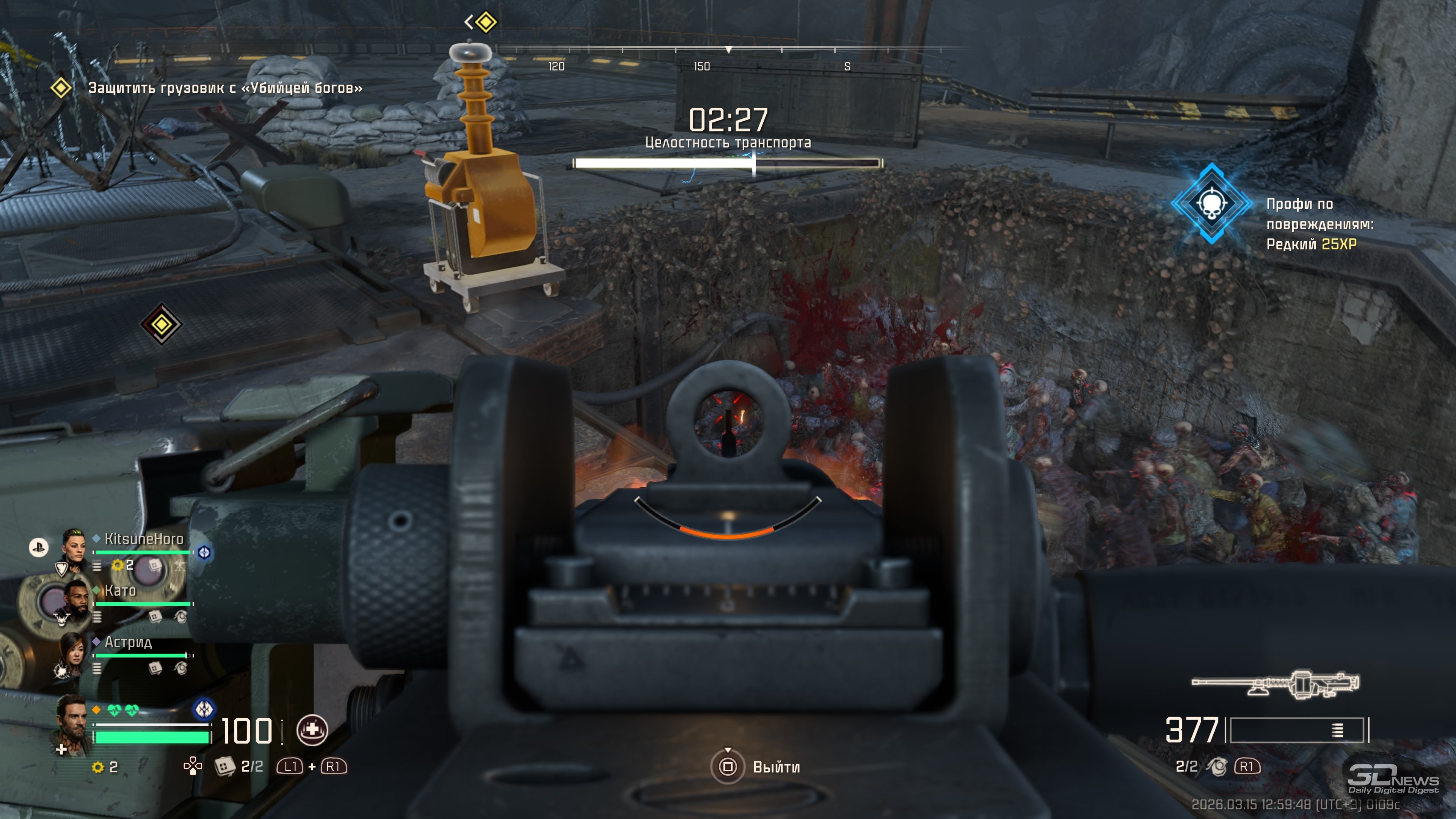Select the mounted machine gun weapon icon
This screenshot has width=1456, height=819.
(1275, 684)
